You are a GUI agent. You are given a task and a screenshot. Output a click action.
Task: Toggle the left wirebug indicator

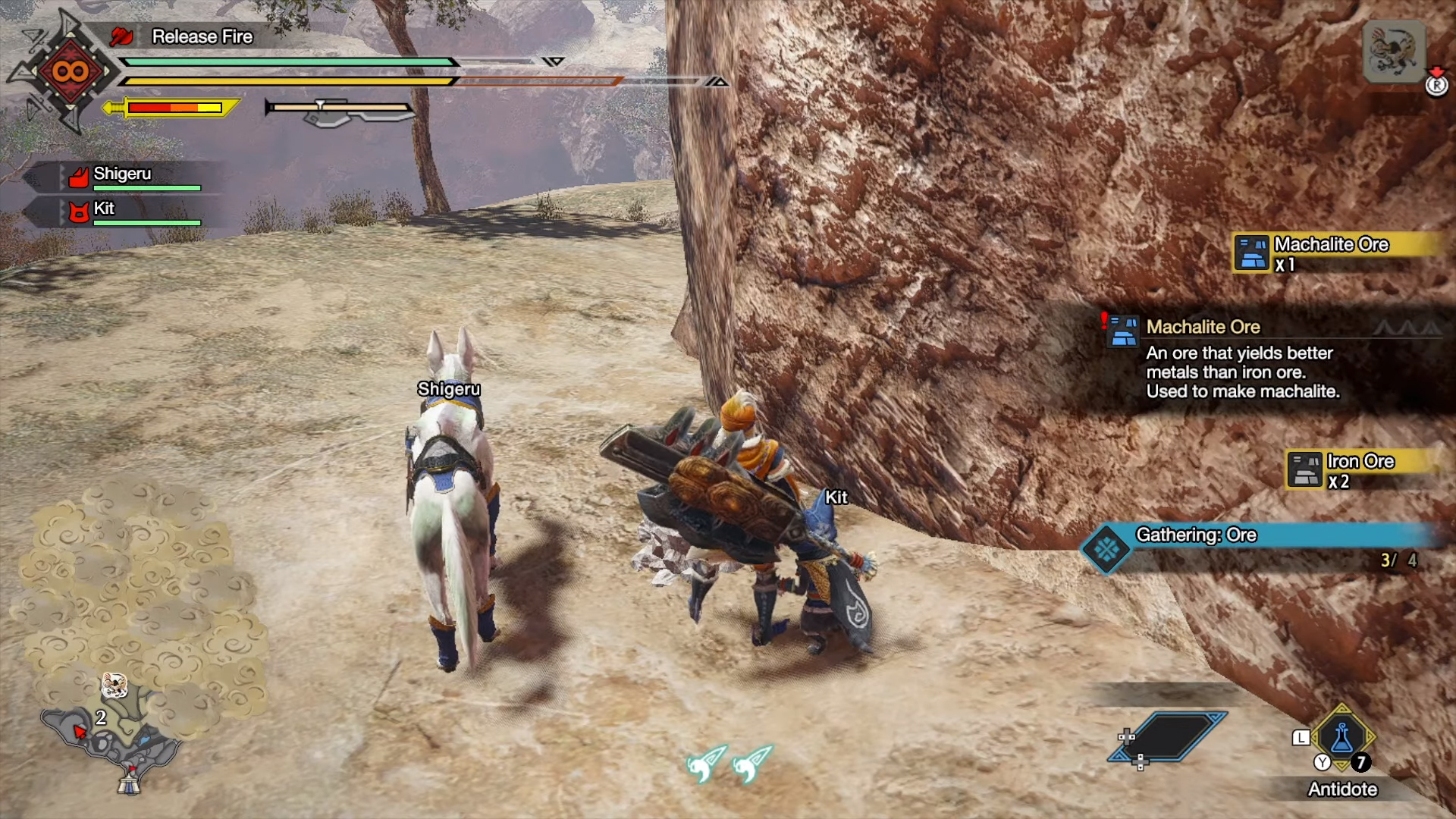point(701,764)
